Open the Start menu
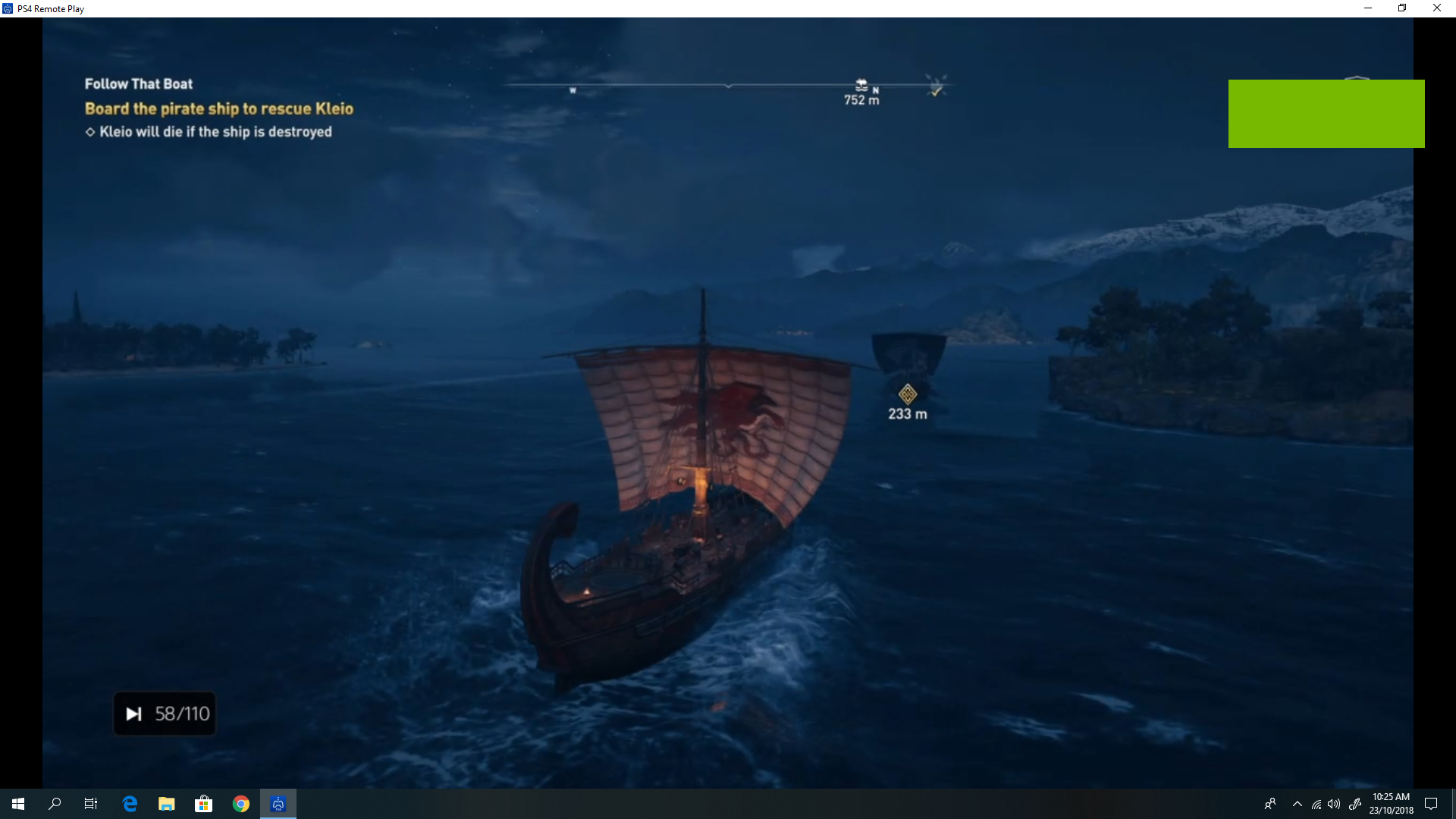 tap(17, 803)
